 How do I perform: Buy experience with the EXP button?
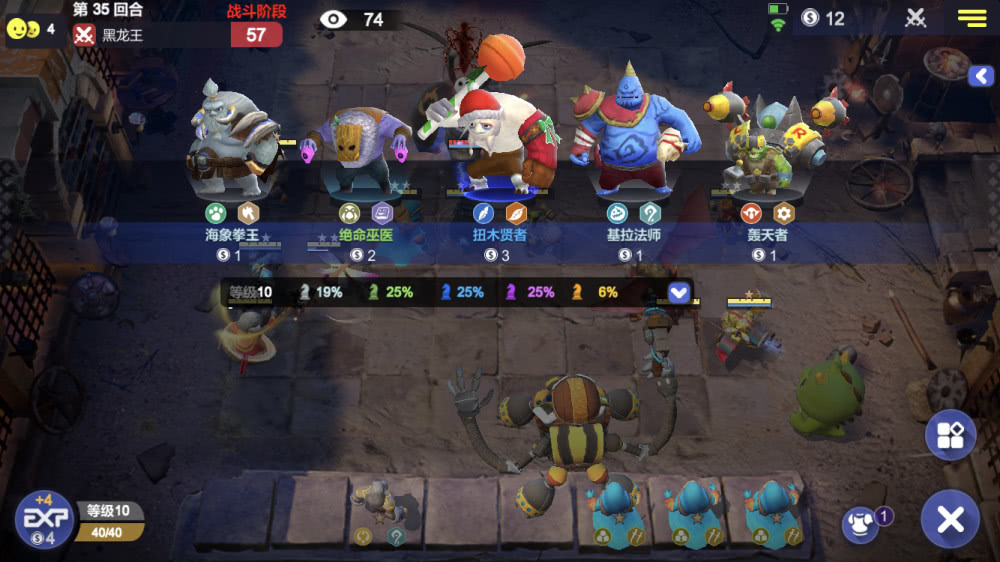(44, 519)
